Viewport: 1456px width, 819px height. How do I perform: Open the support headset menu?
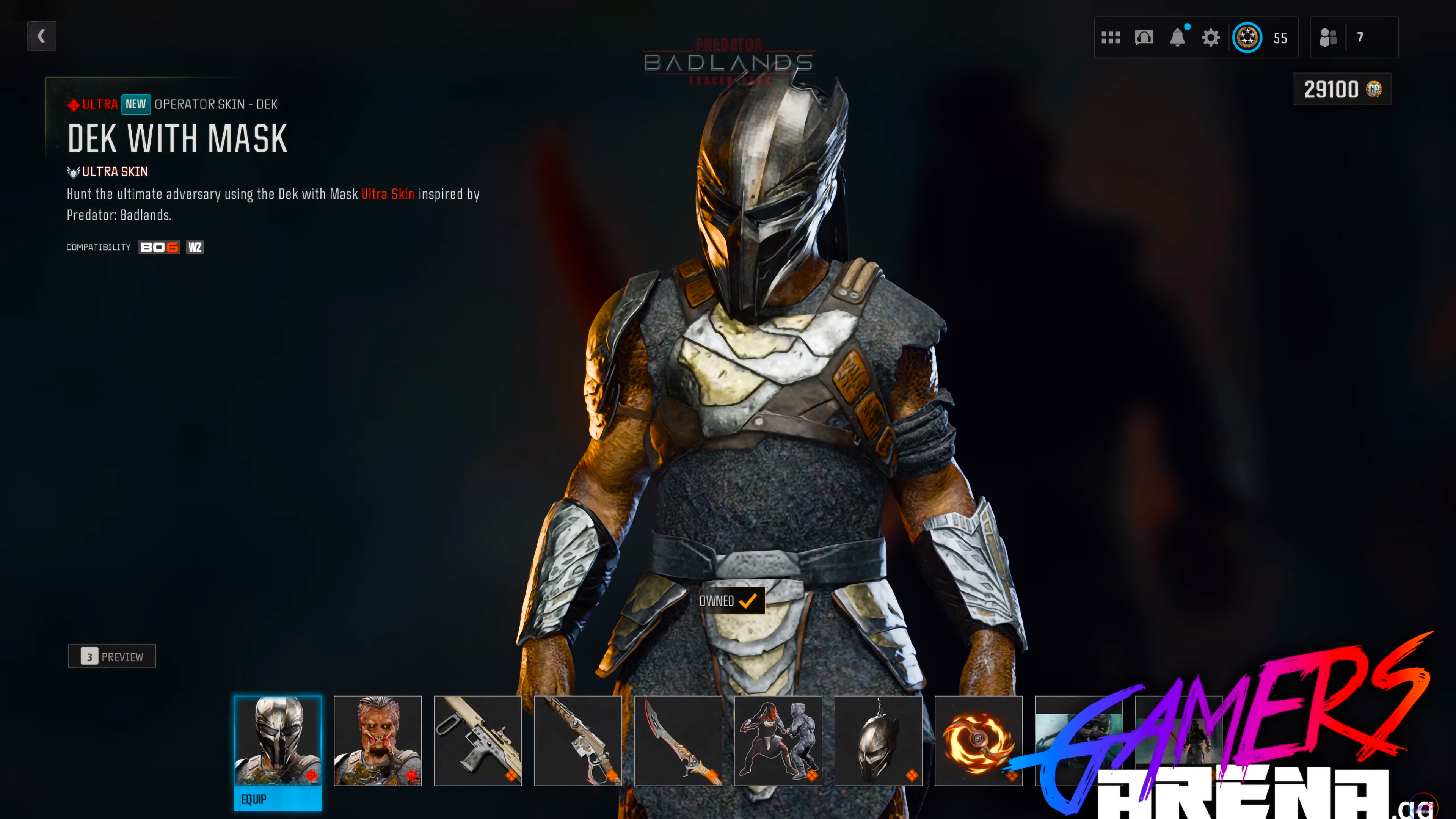1144,37
